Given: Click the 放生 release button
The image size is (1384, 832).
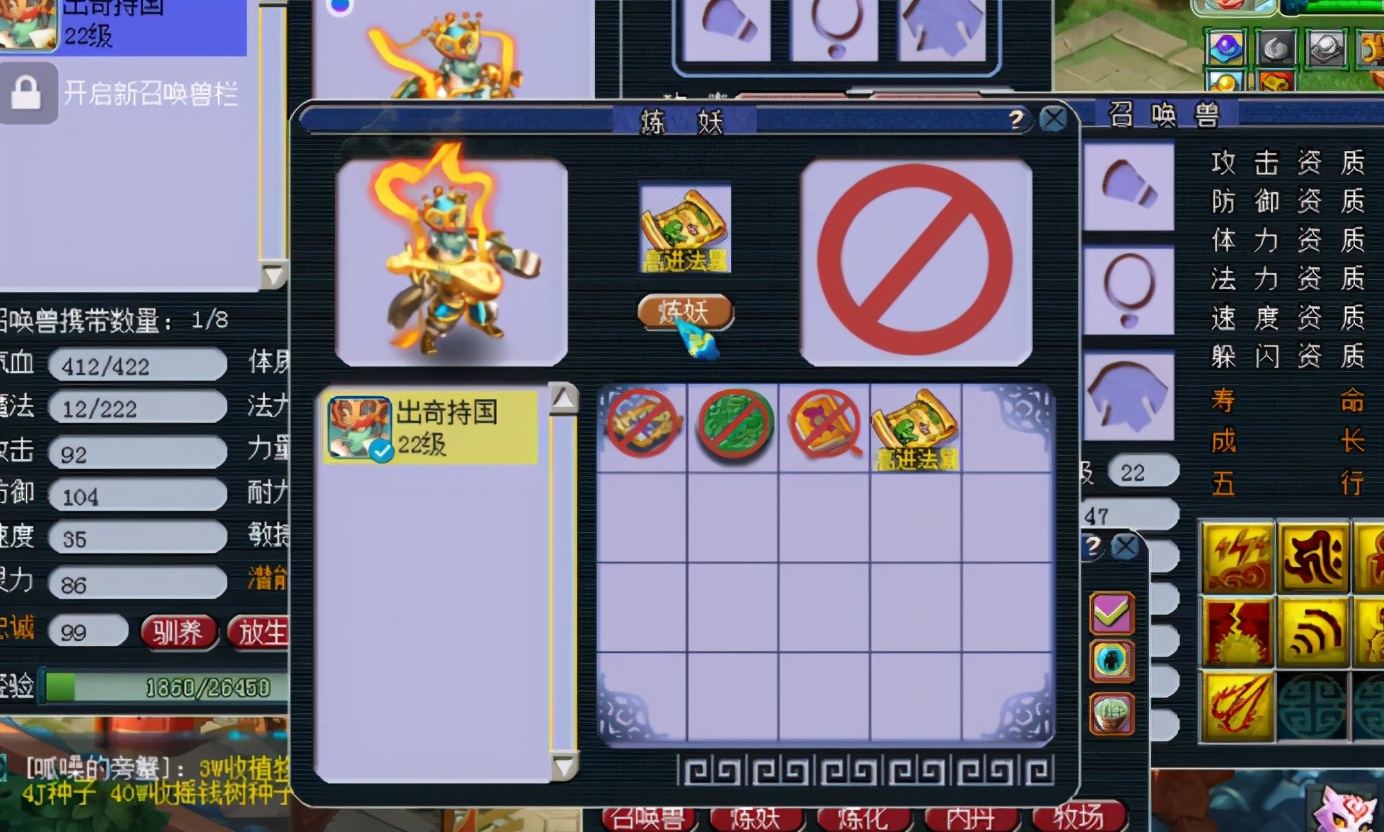Looking at the screenshot, I should (263, 632).
